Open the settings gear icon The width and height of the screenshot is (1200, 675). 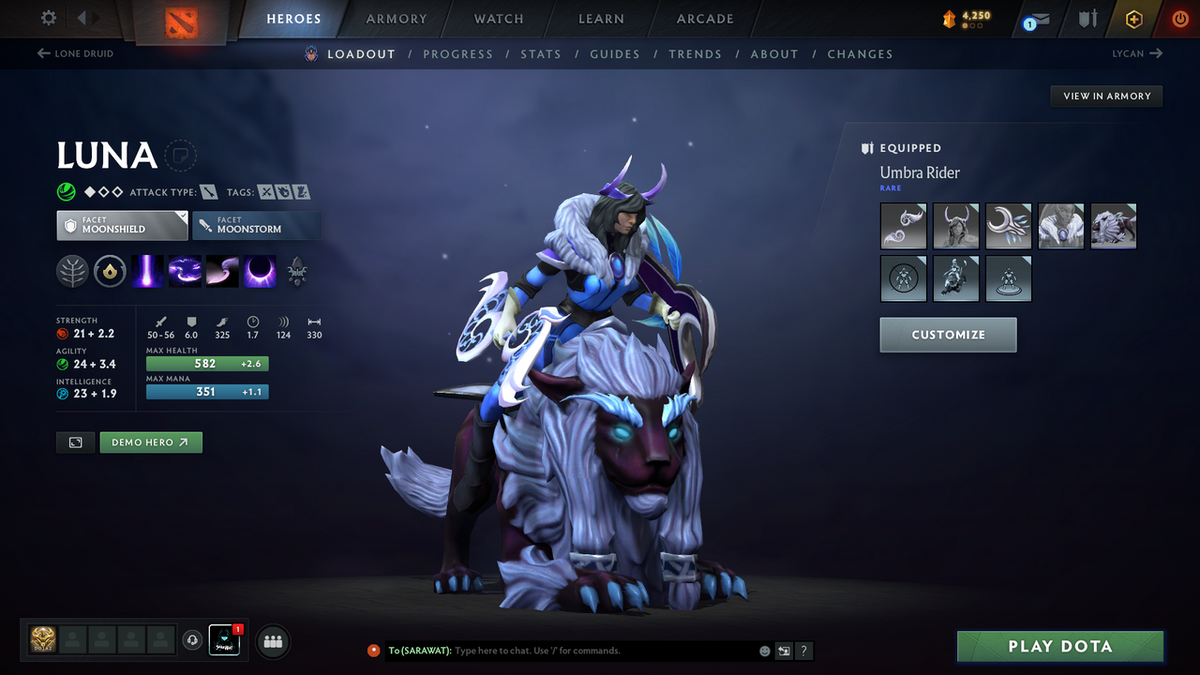click(x=48, y=19)
